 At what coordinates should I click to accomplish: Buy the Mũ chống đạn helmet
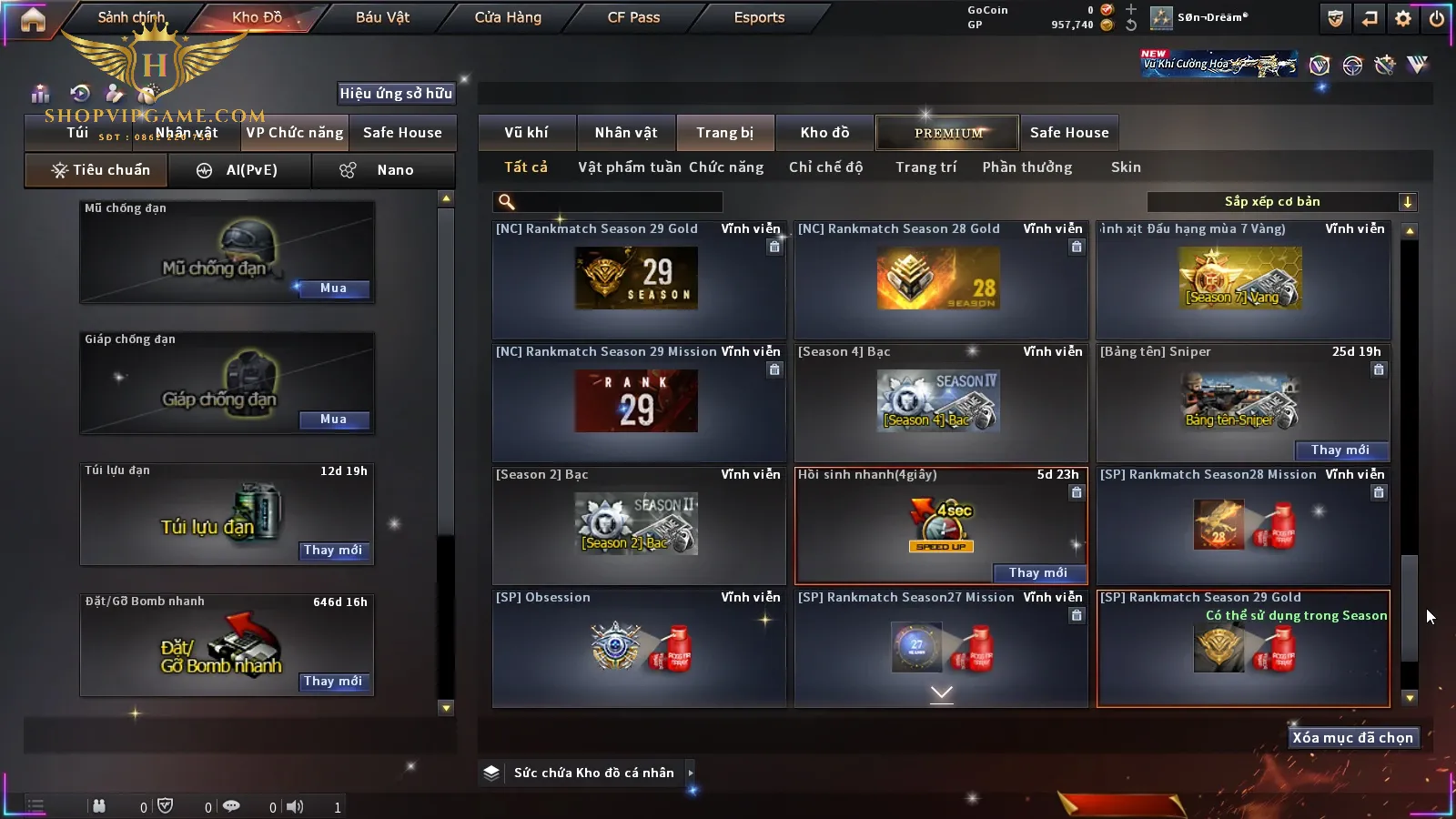click(333, 288)
